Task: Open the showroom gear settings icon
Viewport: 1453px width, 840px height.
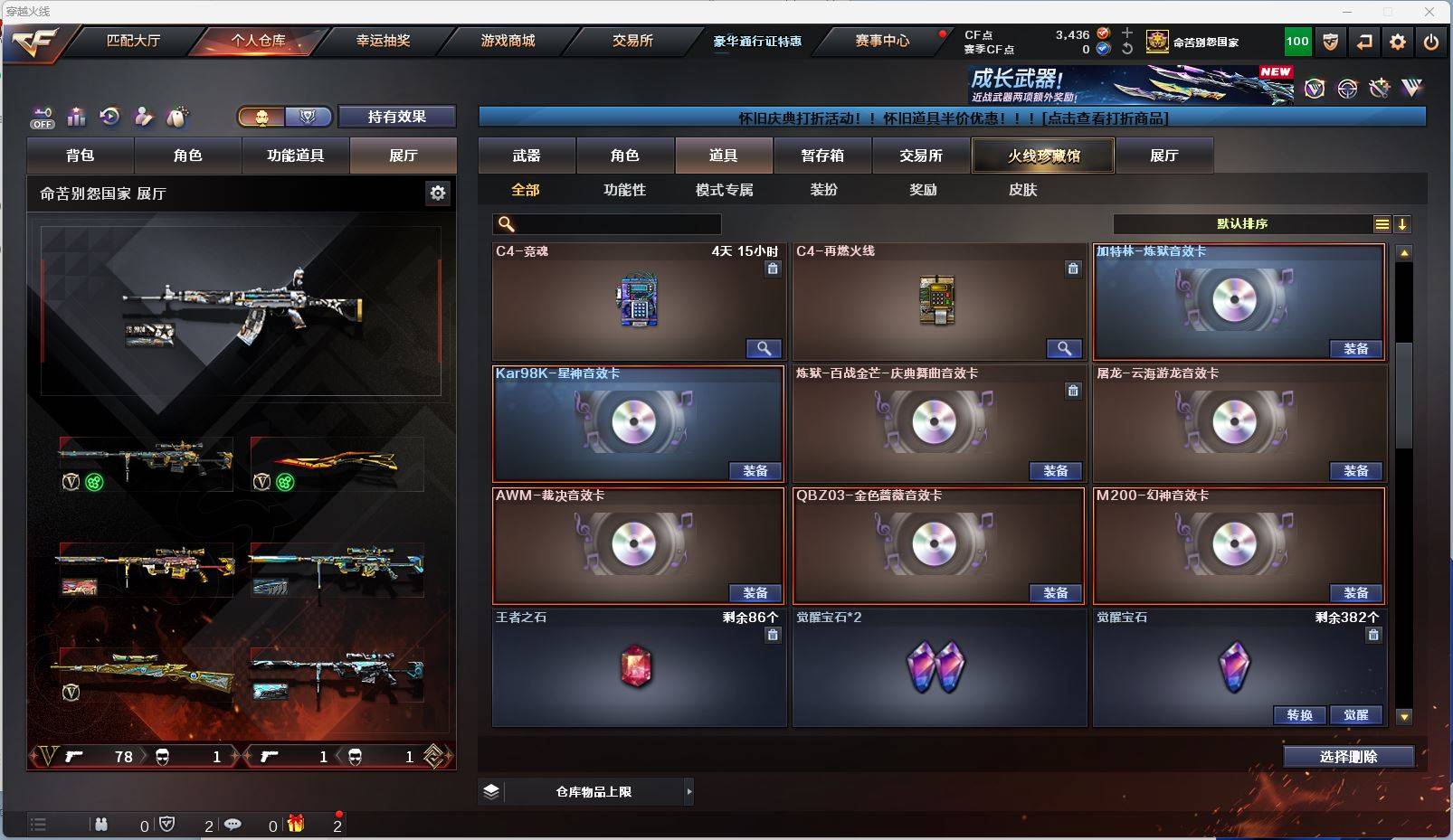Action: [438, 193]
